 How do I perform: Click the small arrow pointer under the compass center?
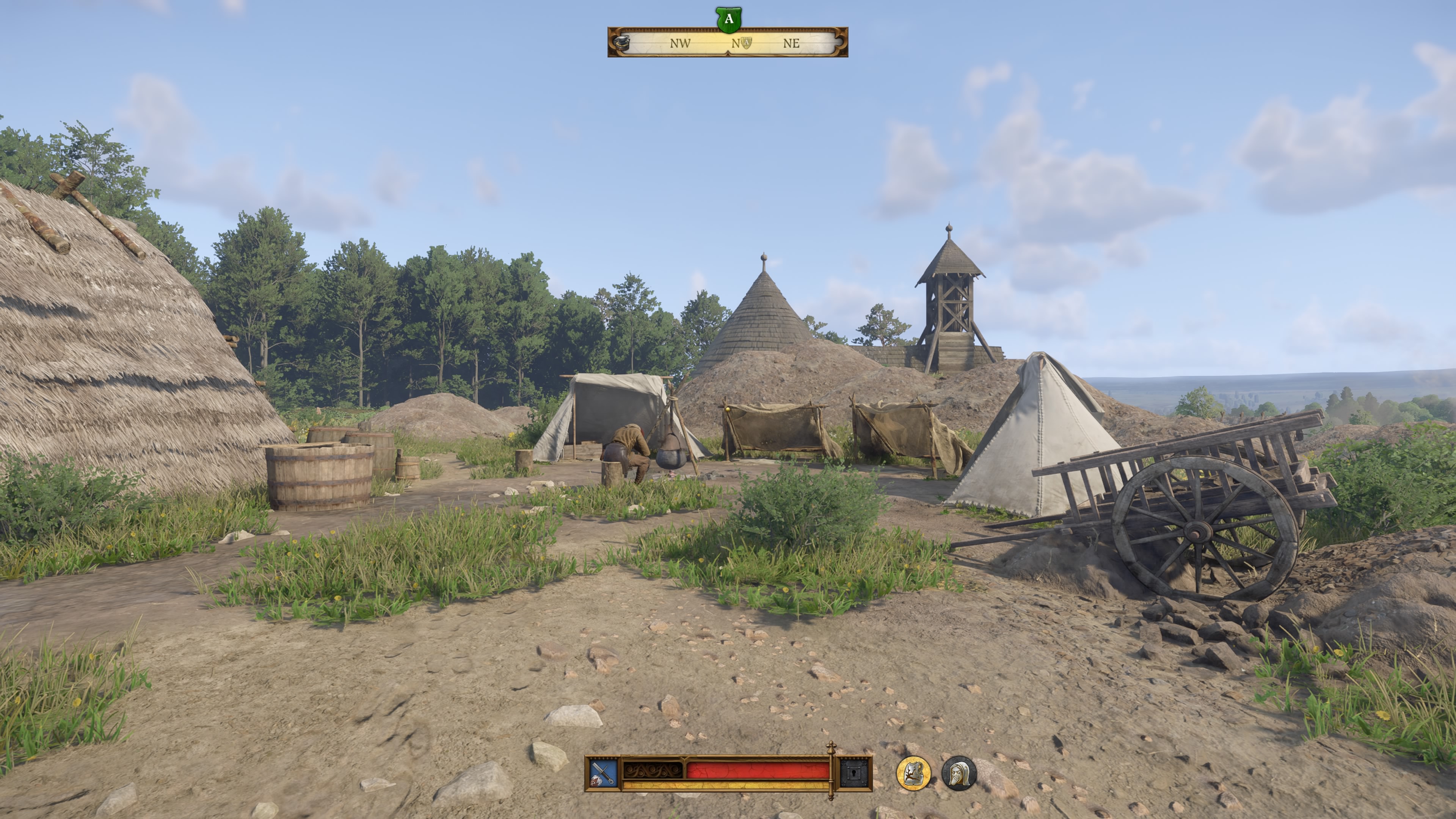tap(728, 55)
